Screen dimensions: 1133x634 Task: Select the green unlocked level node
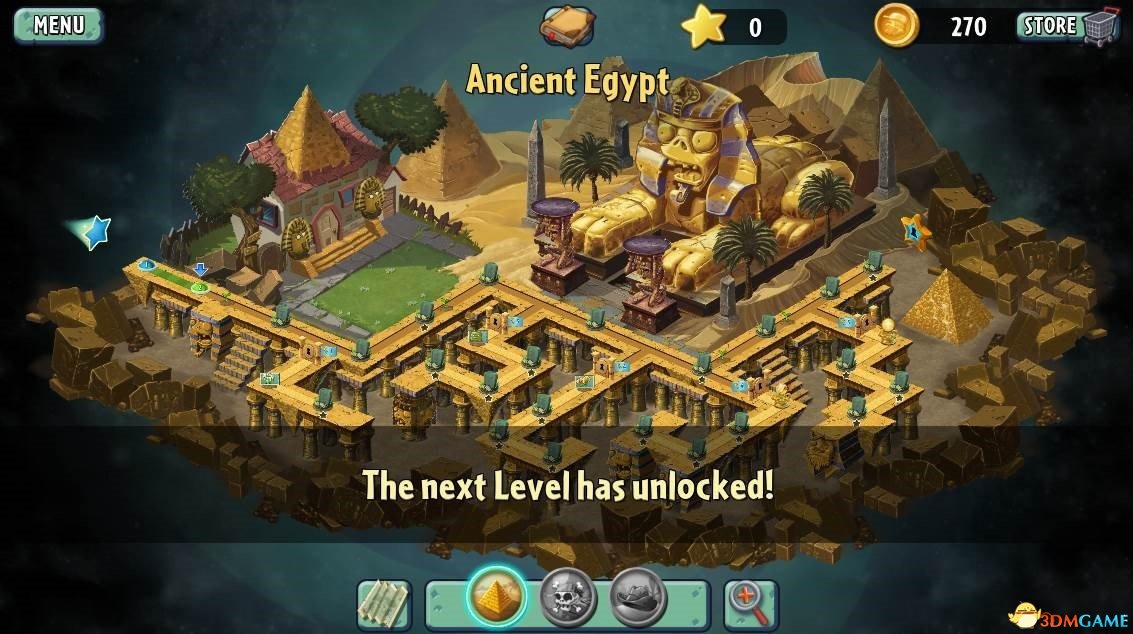[199, 287]
